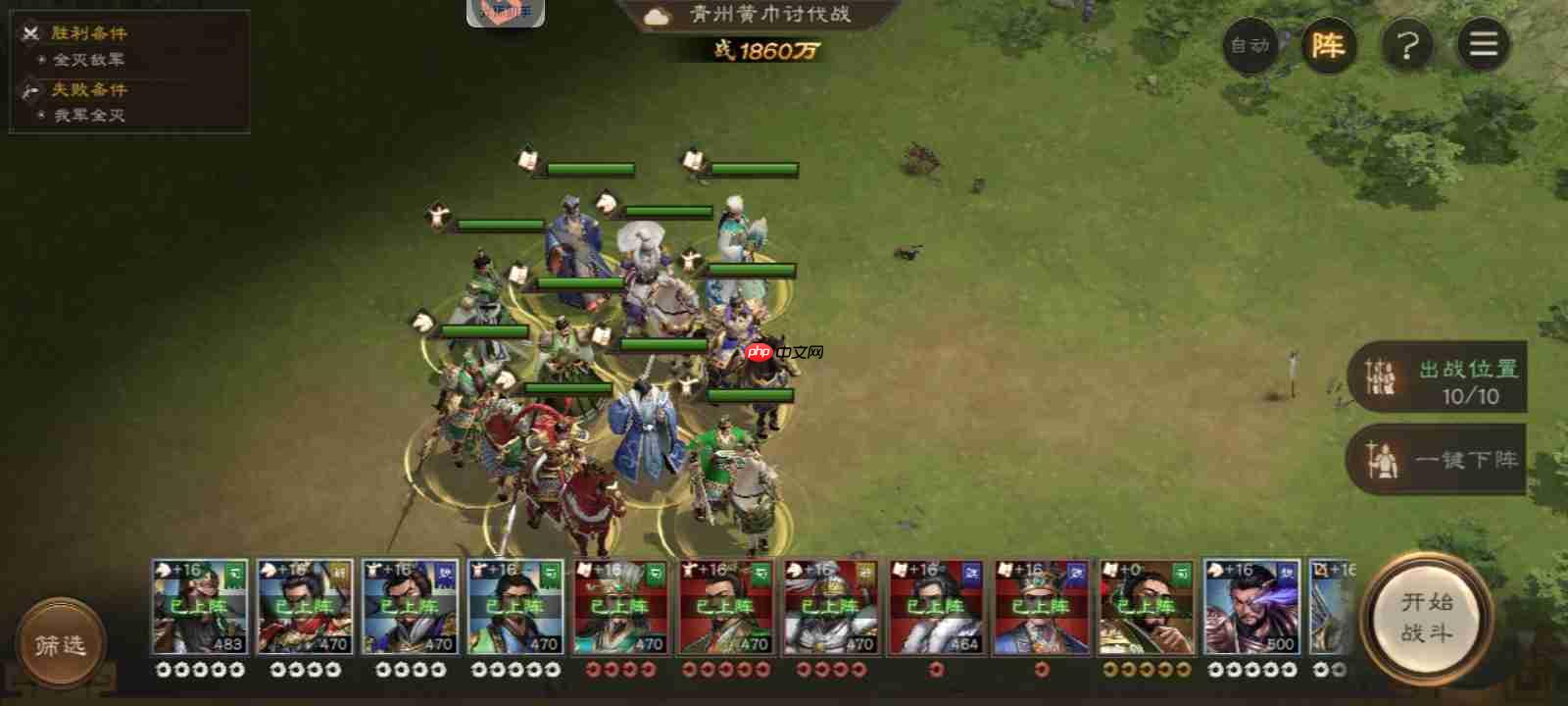Viewport: 1568px width, 706px height.
Task: Select the 青州黄巾讨伐战 battle title banner
Action: coord(769,14)
